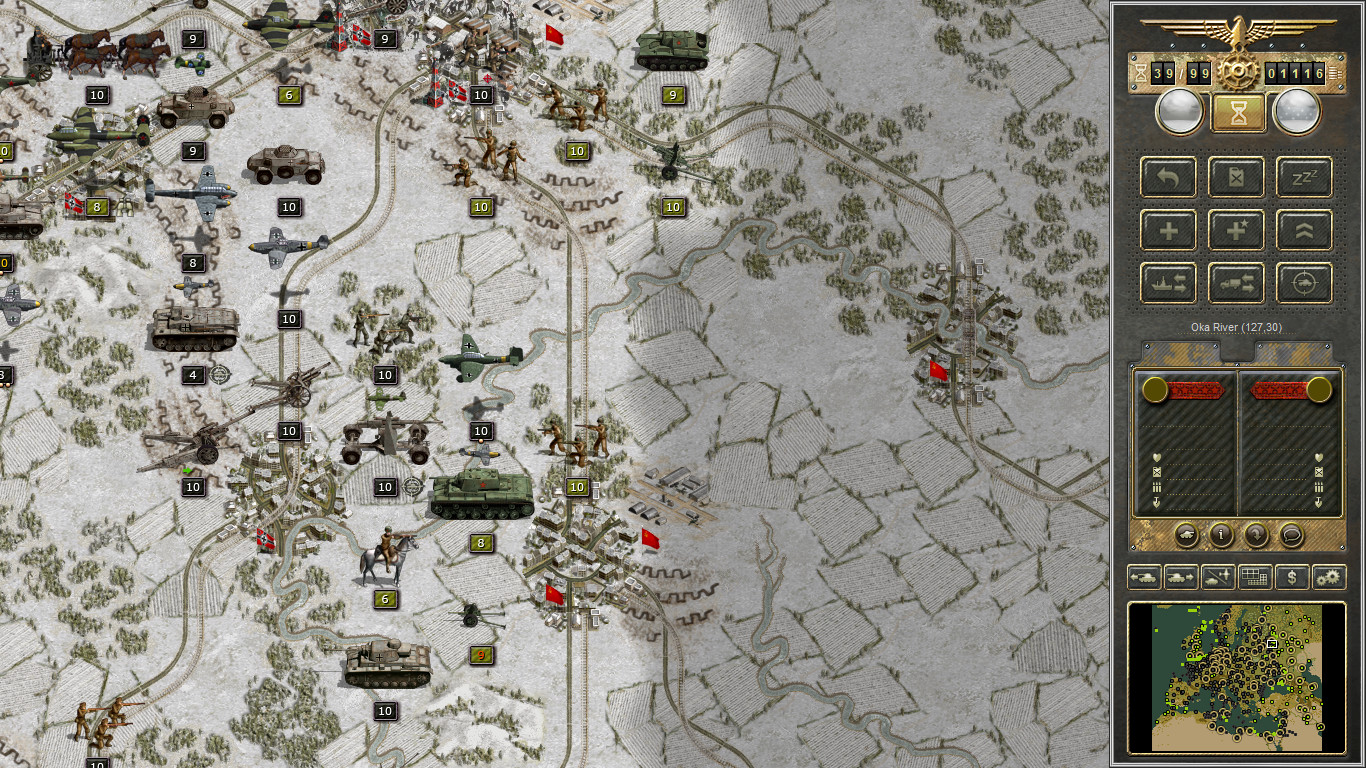Resupply unit using the fuel canister icon
1366x768 pixels.
coord(1237,177)
